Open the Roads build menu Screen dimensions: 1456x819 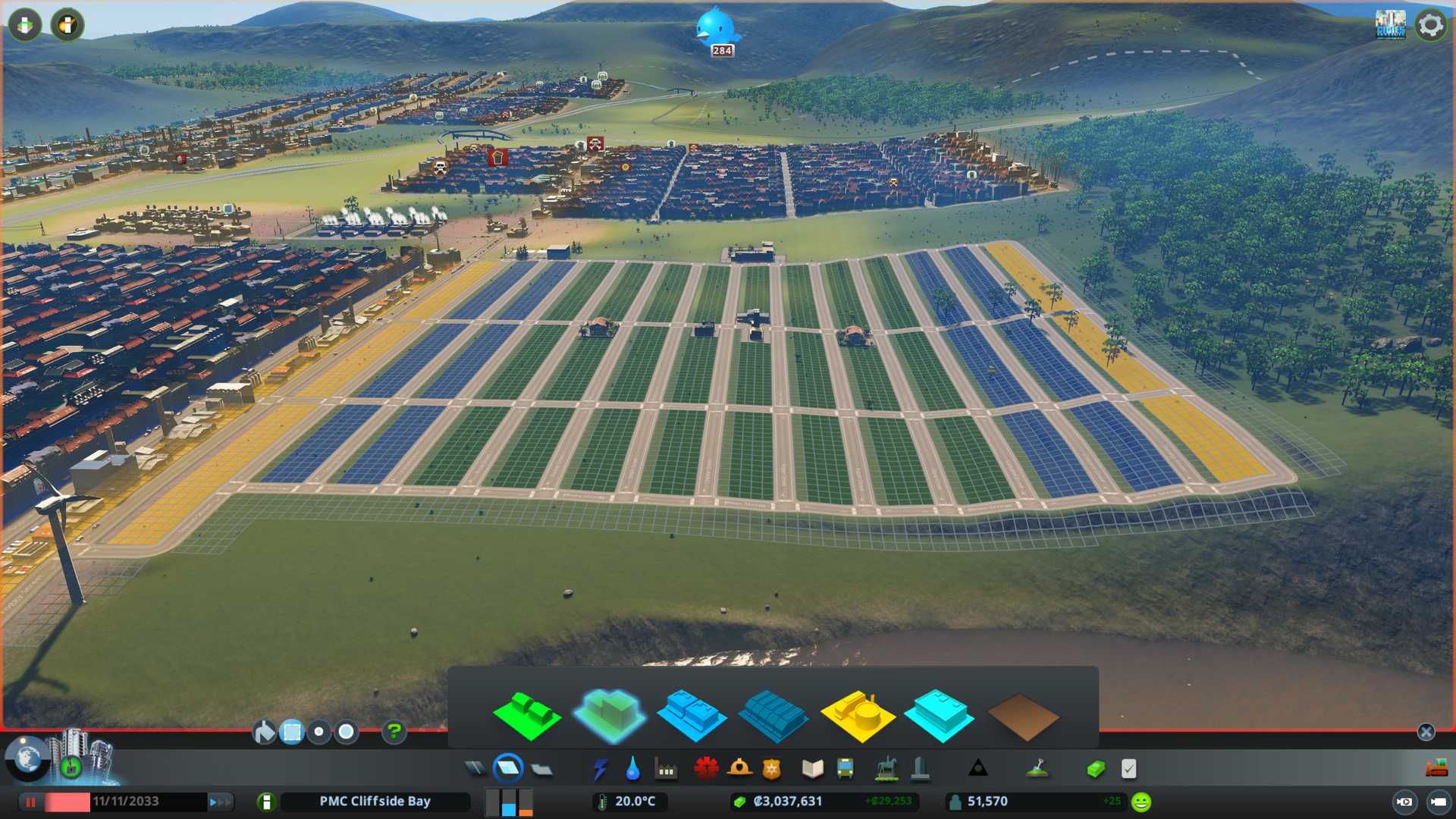click(475, 769)
